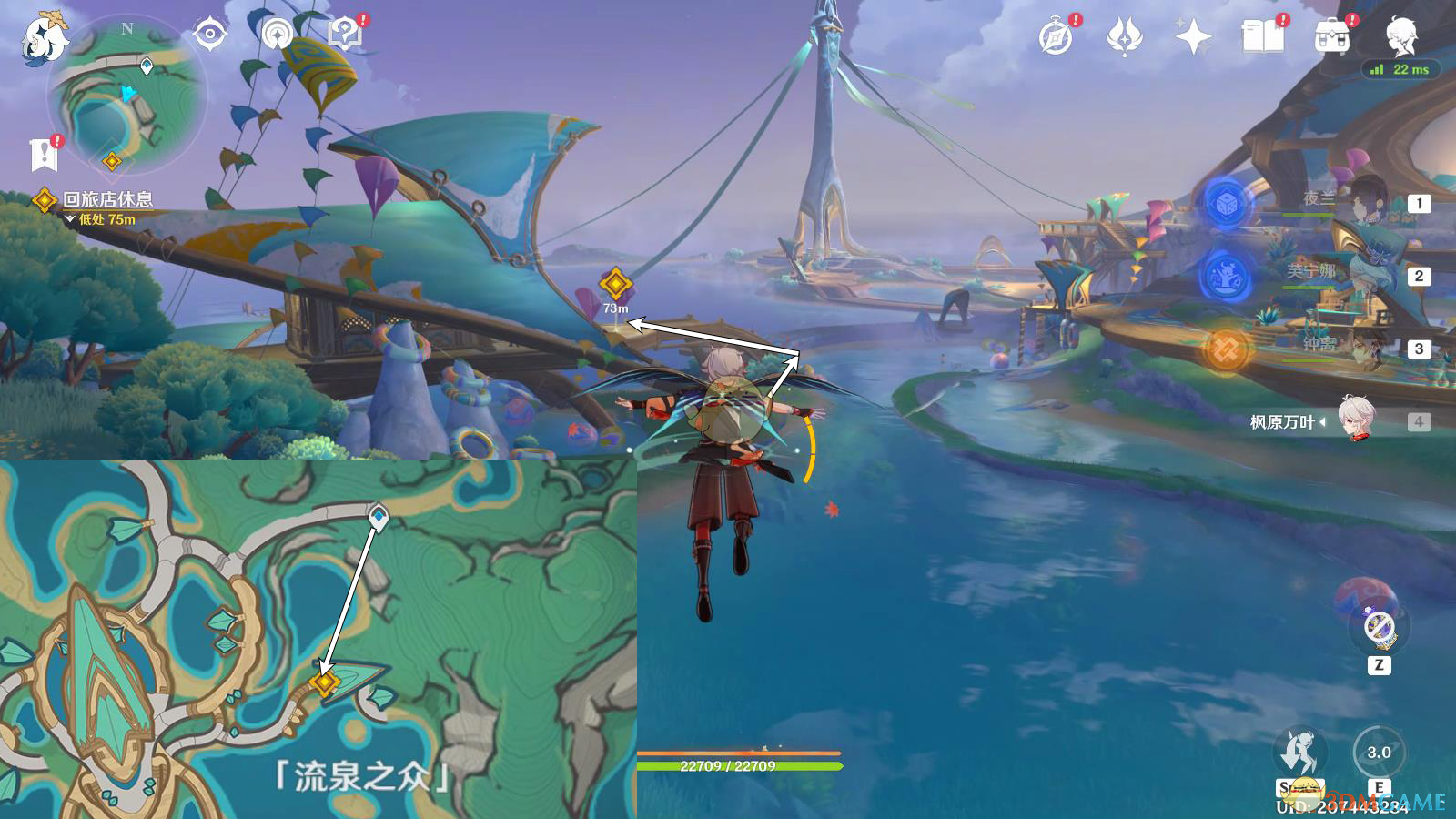Open the quest log exclamation bookmark
The width and height of the screenshot is (1456, 819).
point(44,155)
